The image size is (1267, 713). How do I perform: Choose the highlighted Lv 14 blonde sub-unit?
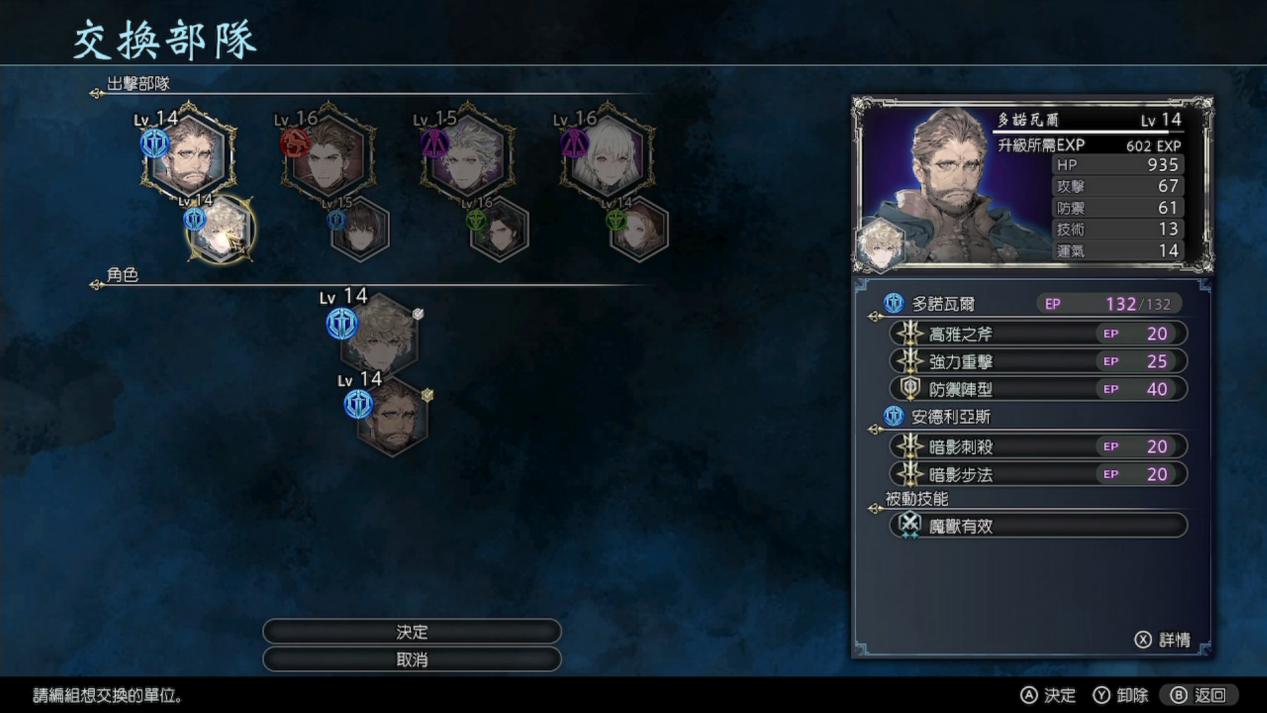[x=221, y=230]
